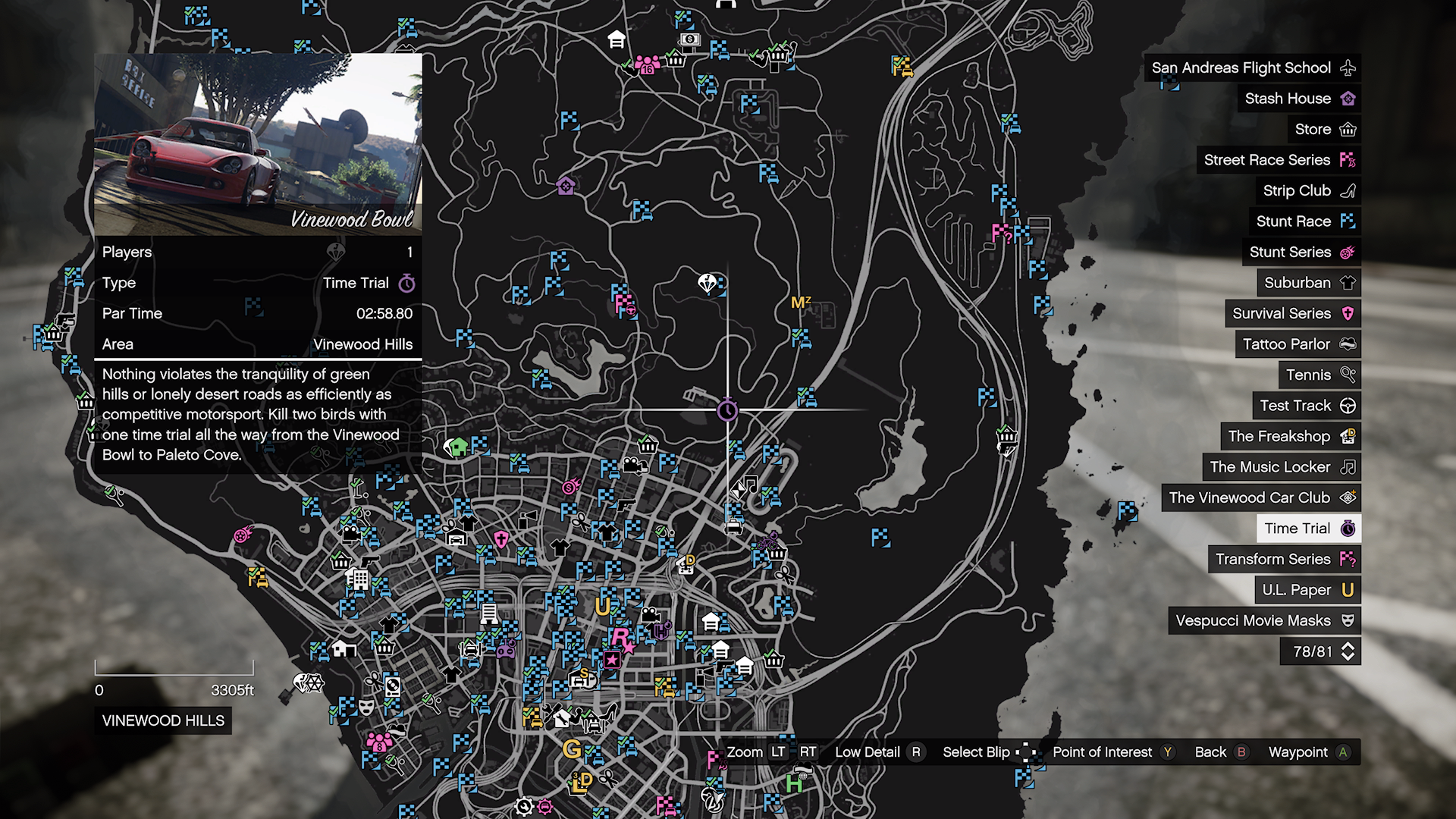
Task: Click the purple Time Trial stopwatch blip
Action: click(x=727, y=410)
